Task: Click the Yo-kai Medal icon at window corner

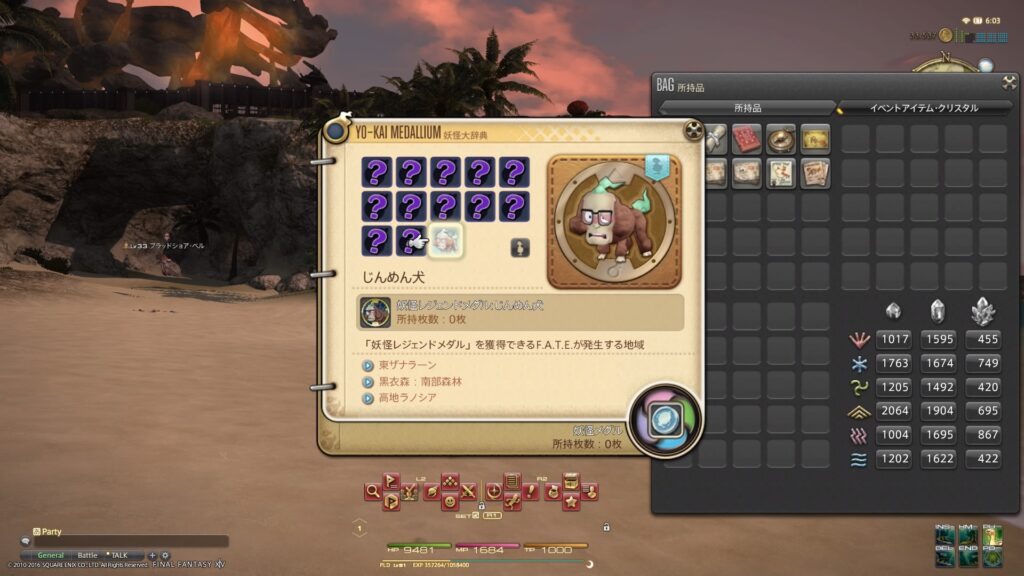Action: [x=663, y=421]
